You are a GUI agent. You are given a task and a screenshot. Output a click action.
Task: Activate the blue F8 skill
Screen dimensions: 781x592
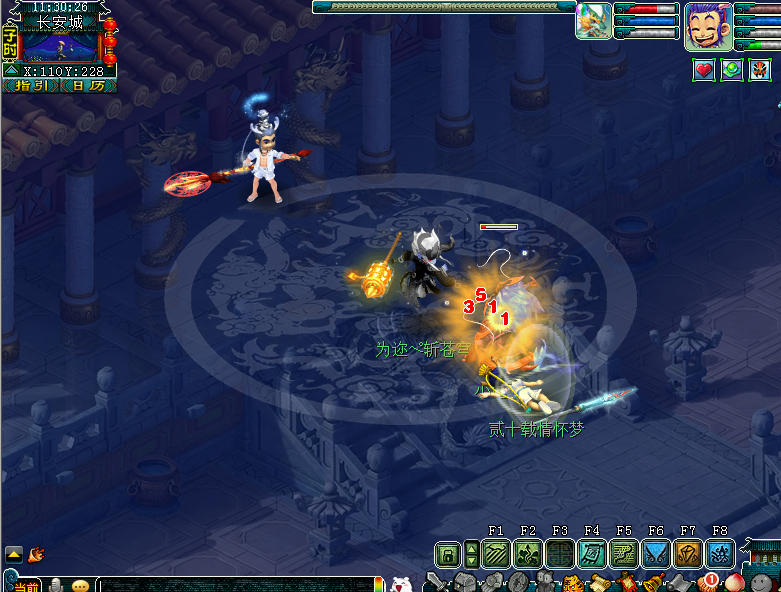(x=720, y=554)
